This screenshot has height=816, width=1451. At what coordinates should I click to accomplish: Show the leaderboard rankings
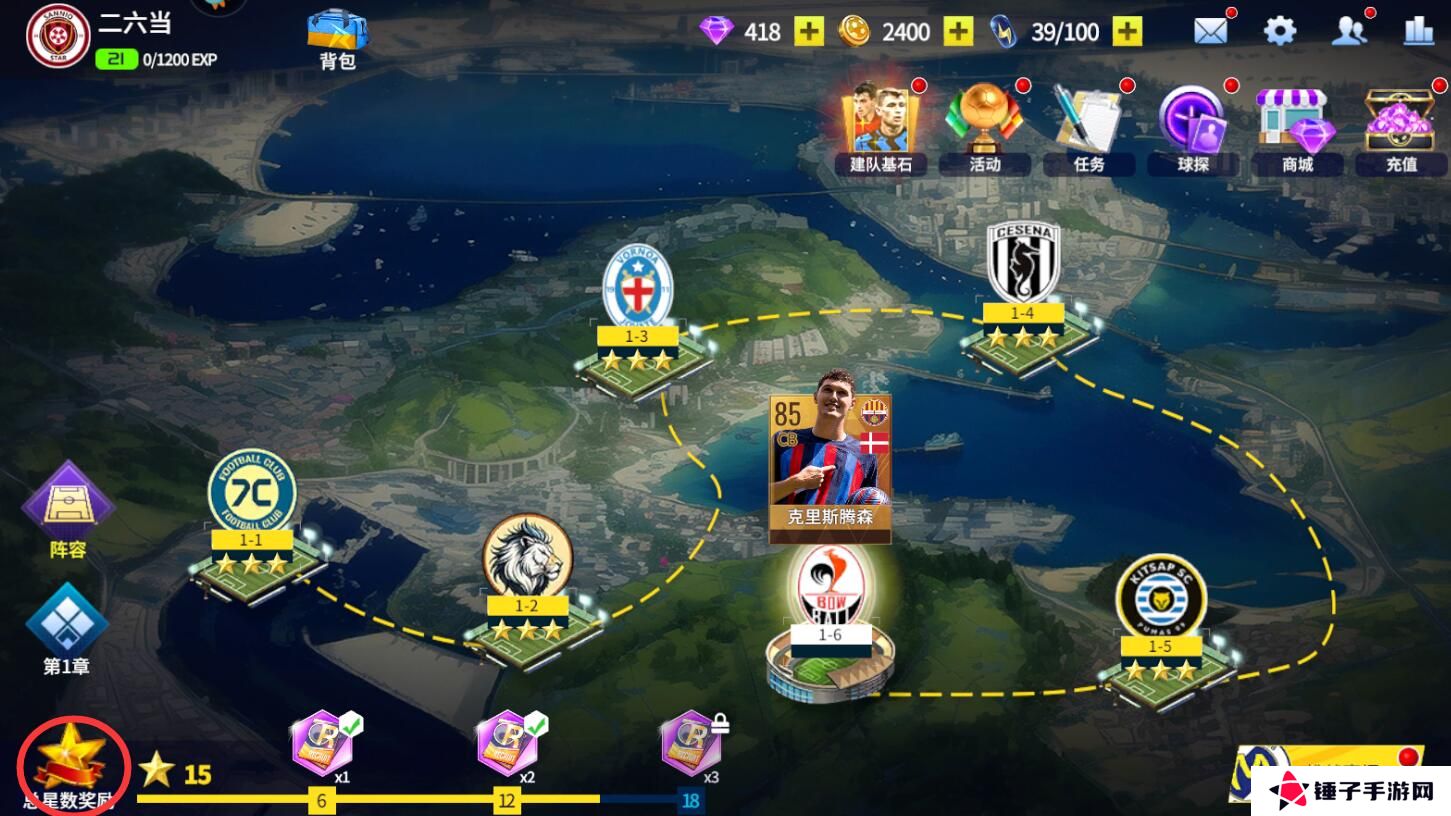[1418, 32]
